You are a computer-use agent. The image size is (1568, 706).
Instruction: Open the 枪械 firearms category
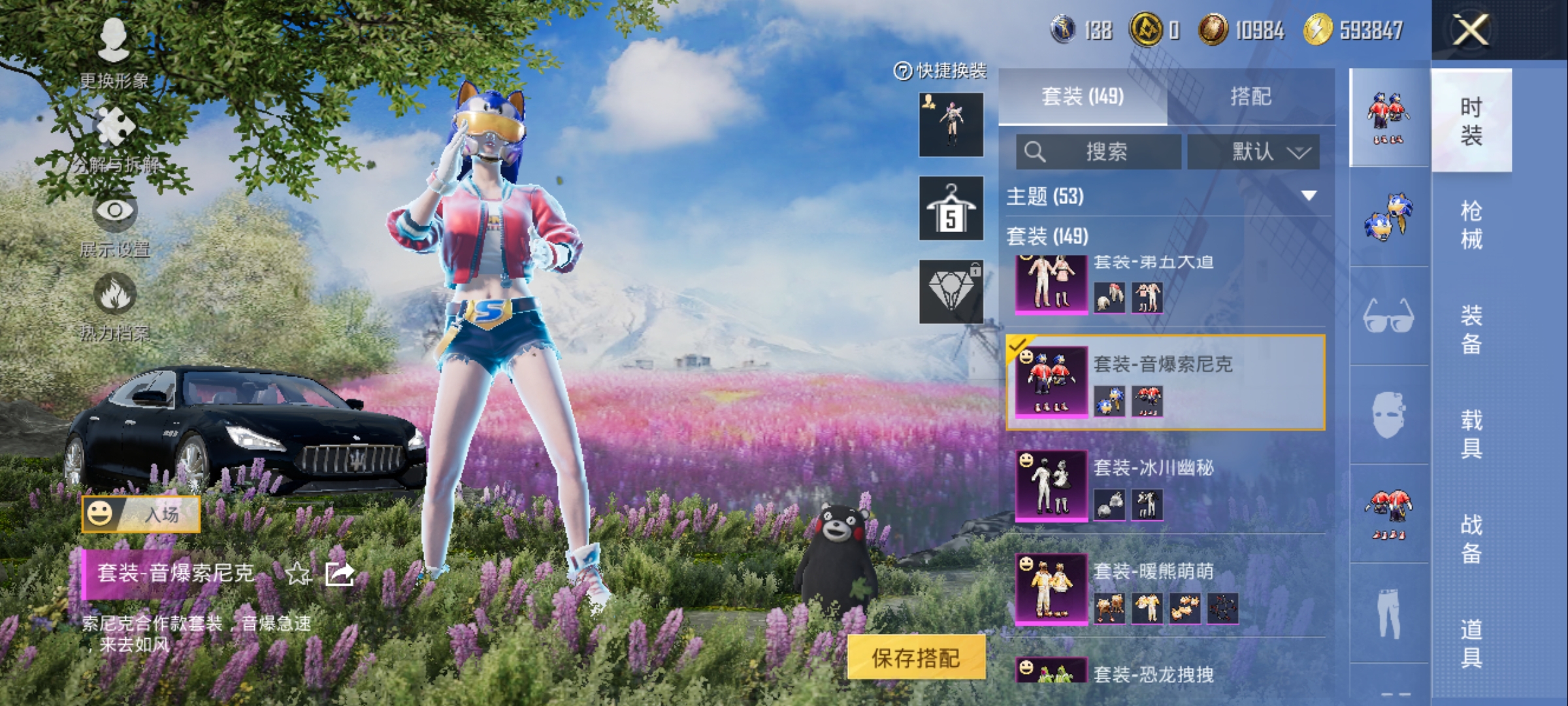1471,225
